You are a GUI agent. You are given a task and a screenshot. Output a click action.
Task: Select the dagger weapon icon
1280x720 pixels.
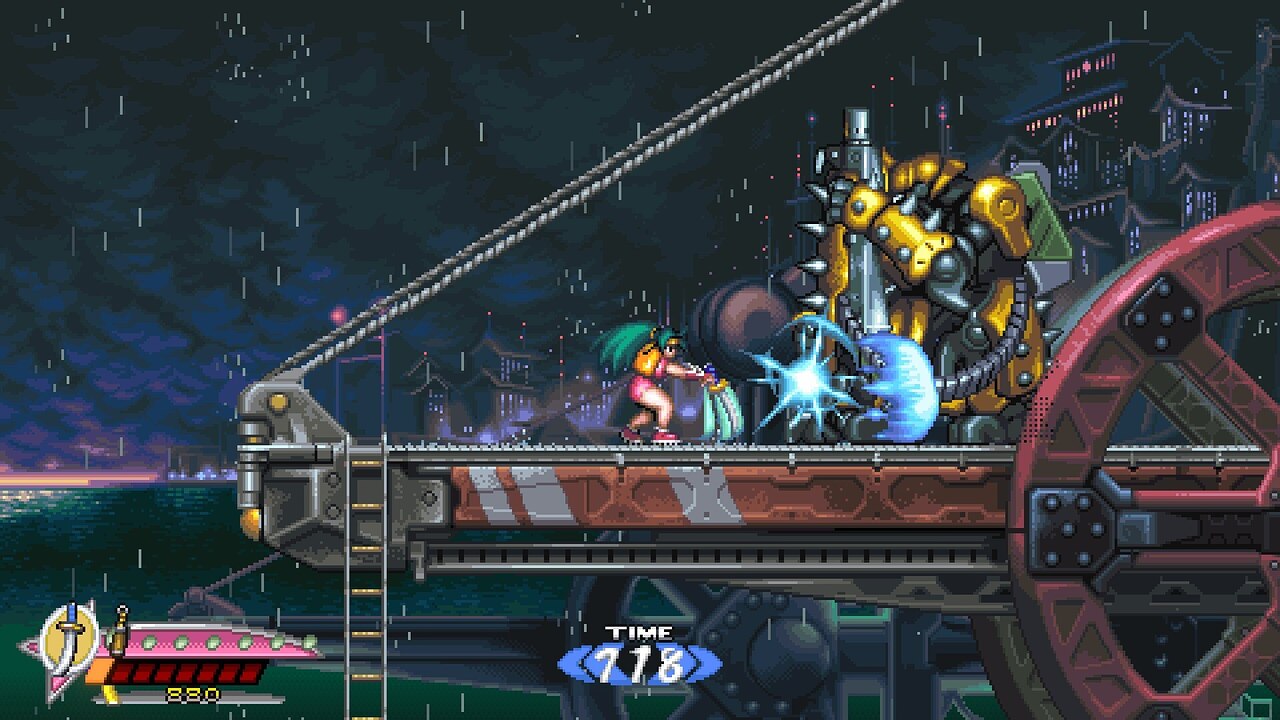click(x=69, y=636)
